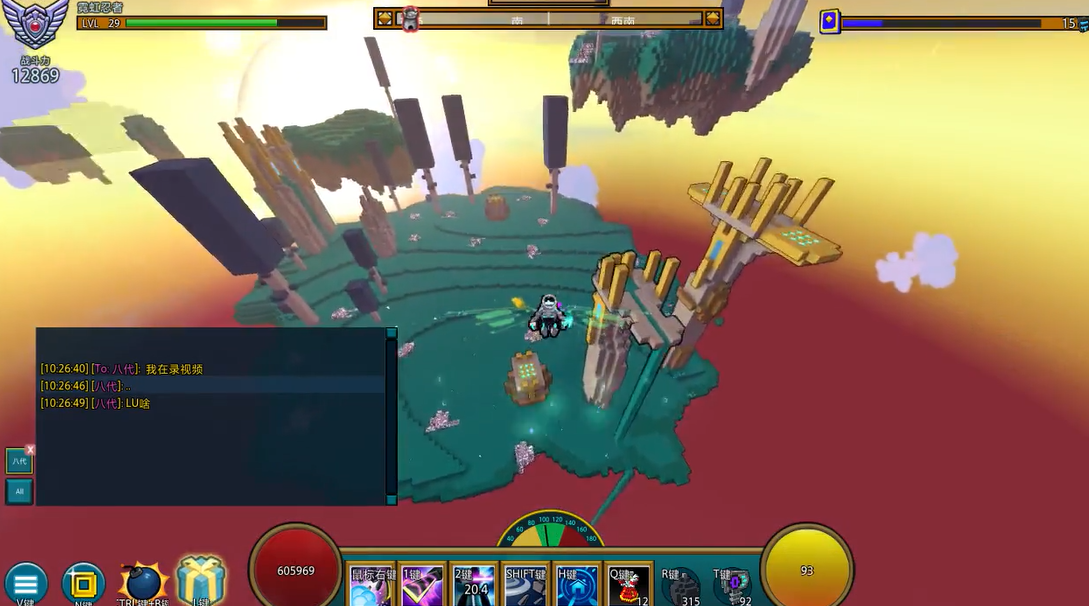This screenshot has width=1089, height=606.
Task: Switch to the All chat tab
Action: coord(19,491)
